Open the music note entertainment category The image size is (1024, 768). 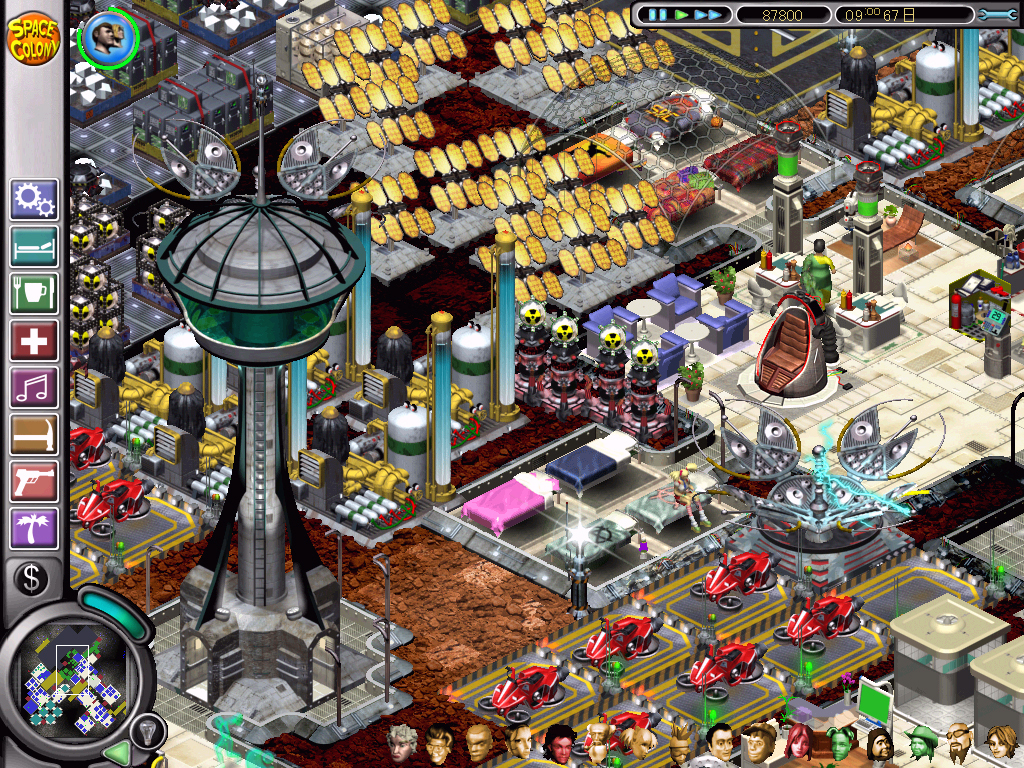point(34,388)
